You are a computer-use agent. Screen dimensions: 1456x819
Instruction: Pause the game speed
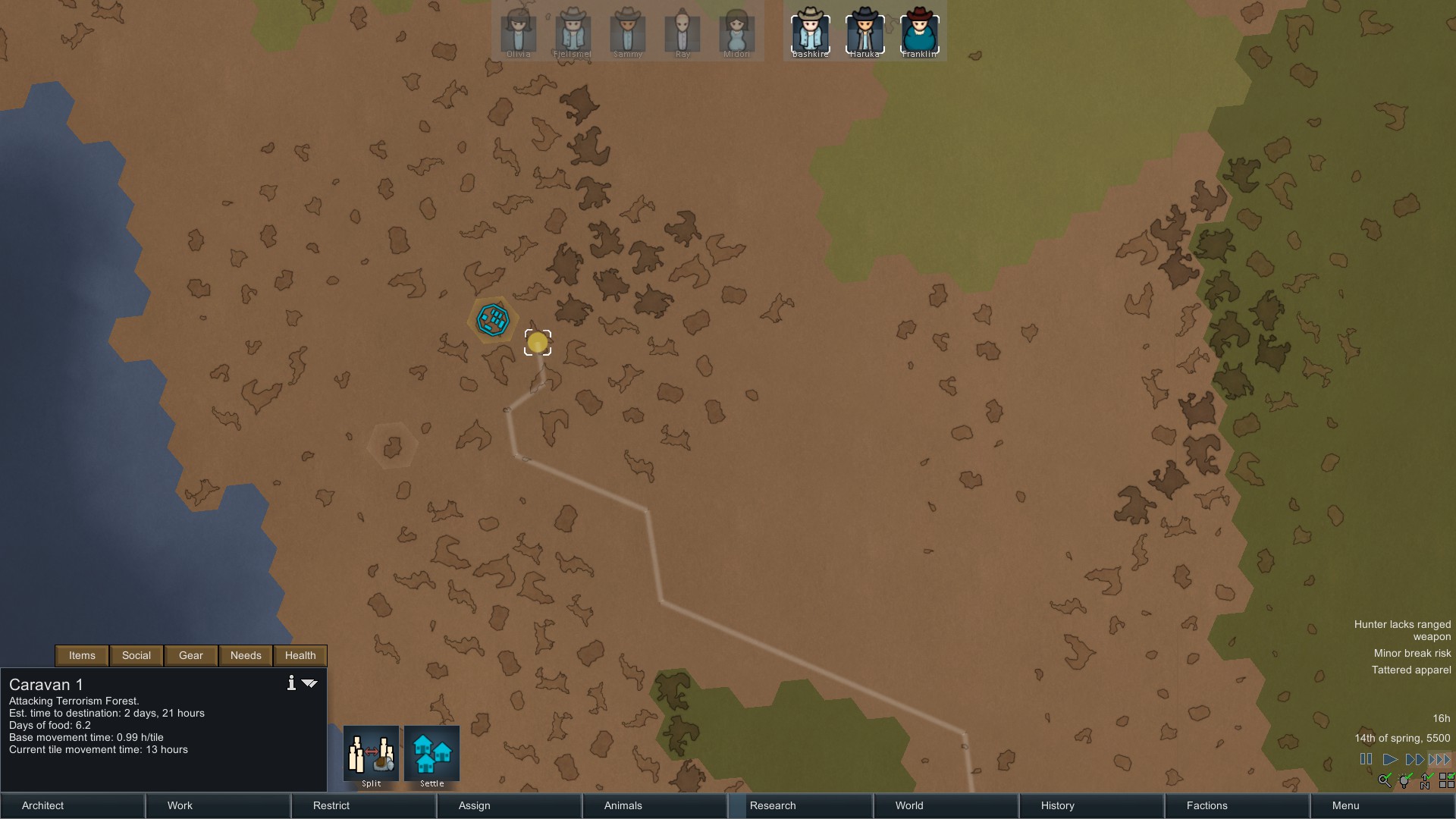click(1366, 759)
